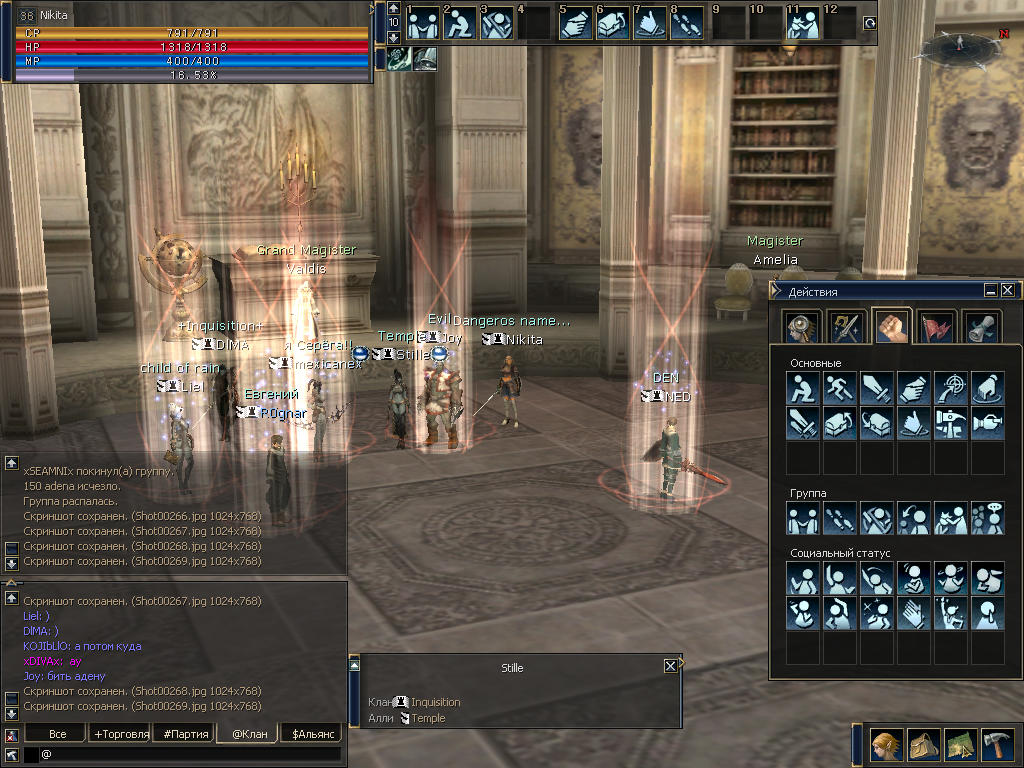
Task: Open the map from bottom-right menu
Action: pyautogui.click(x=961, y=744)
